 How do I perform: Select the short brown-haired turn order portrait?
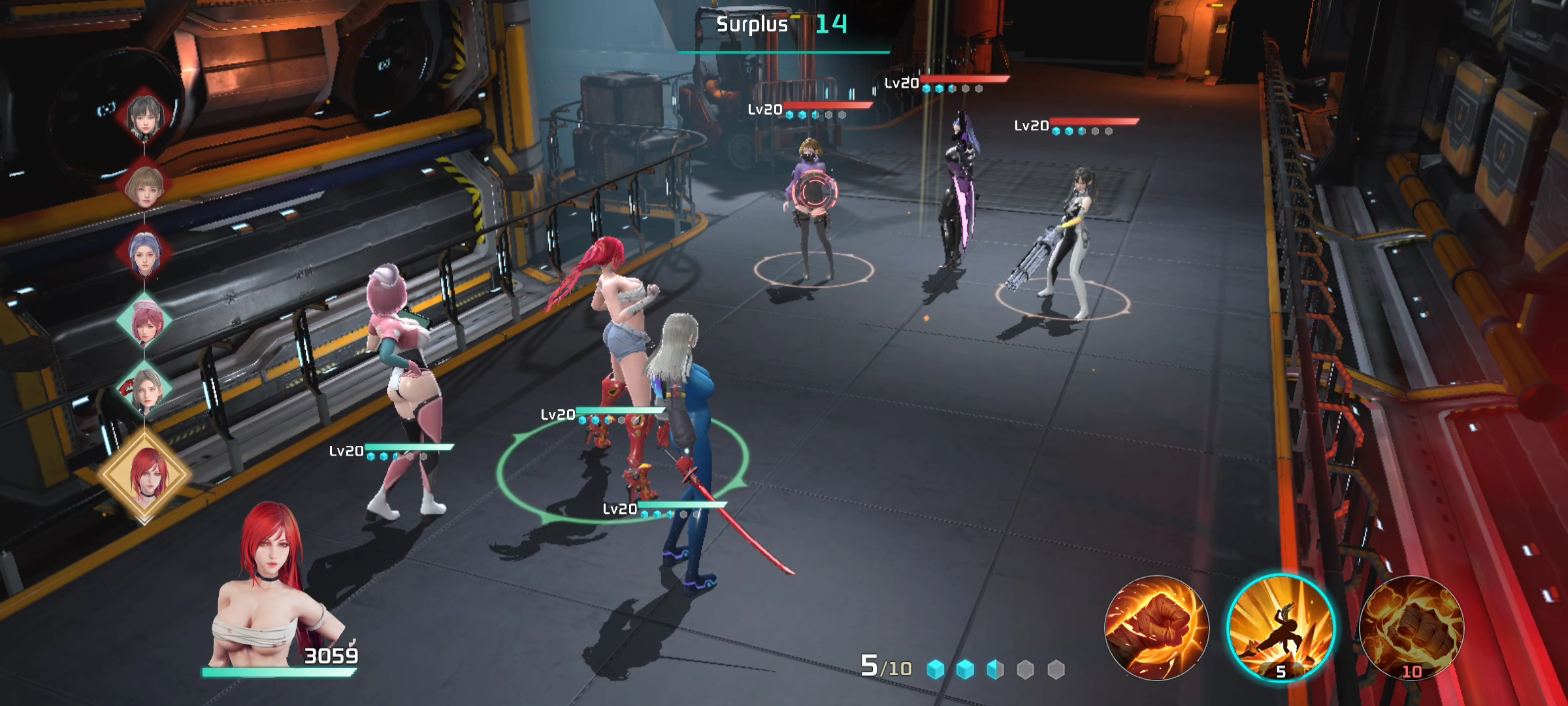pyautogui.click(x=145, y=186)
